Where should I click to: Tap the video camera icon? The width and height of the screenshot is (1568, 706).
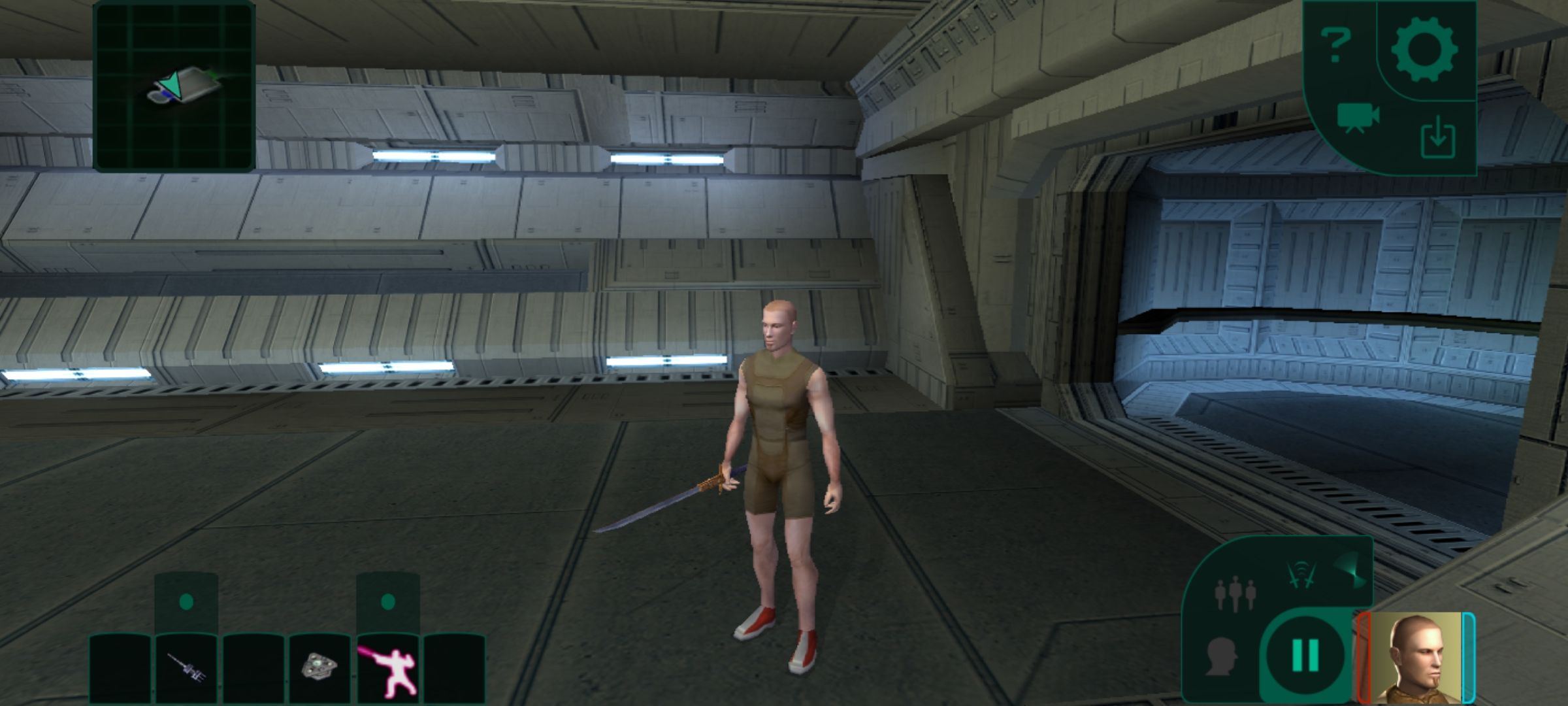pos(1358,118)
